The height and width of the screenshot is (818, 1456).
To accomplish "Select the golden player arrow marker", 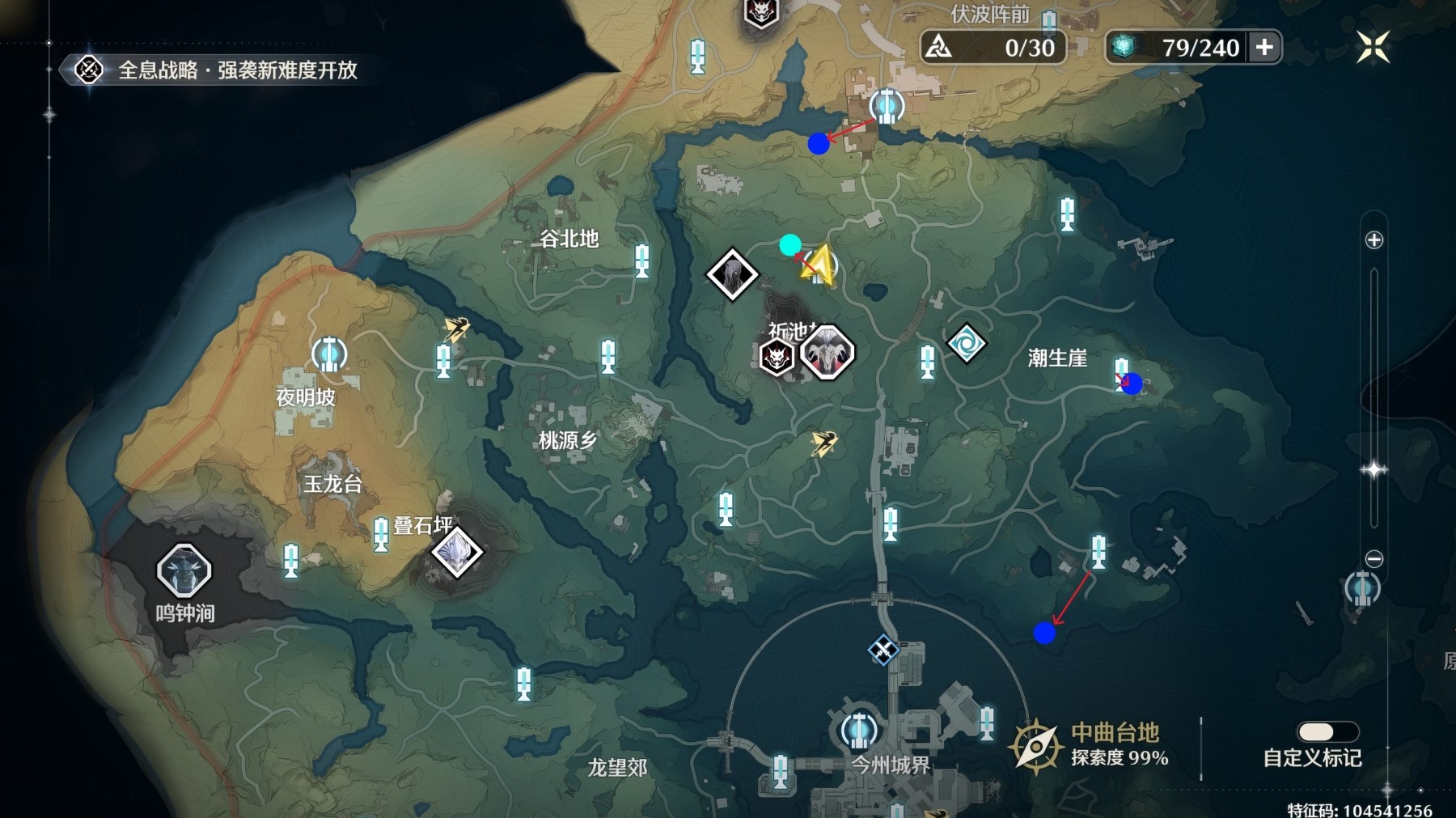I will click(819, 262).
